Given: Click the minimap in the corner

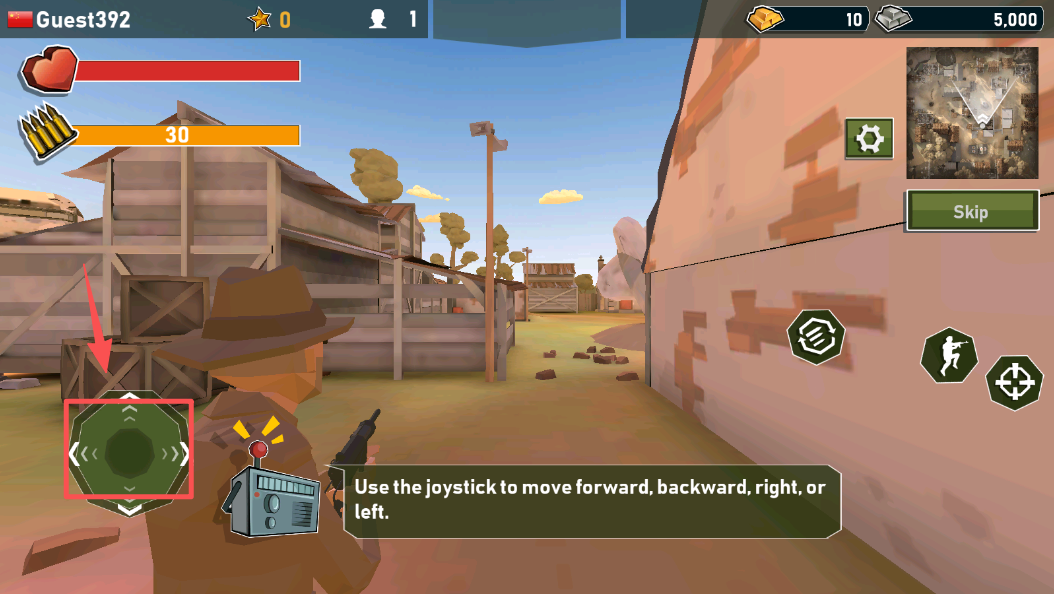Looking at the screenshot, I should pyautogui.click(x=971, y=112).
